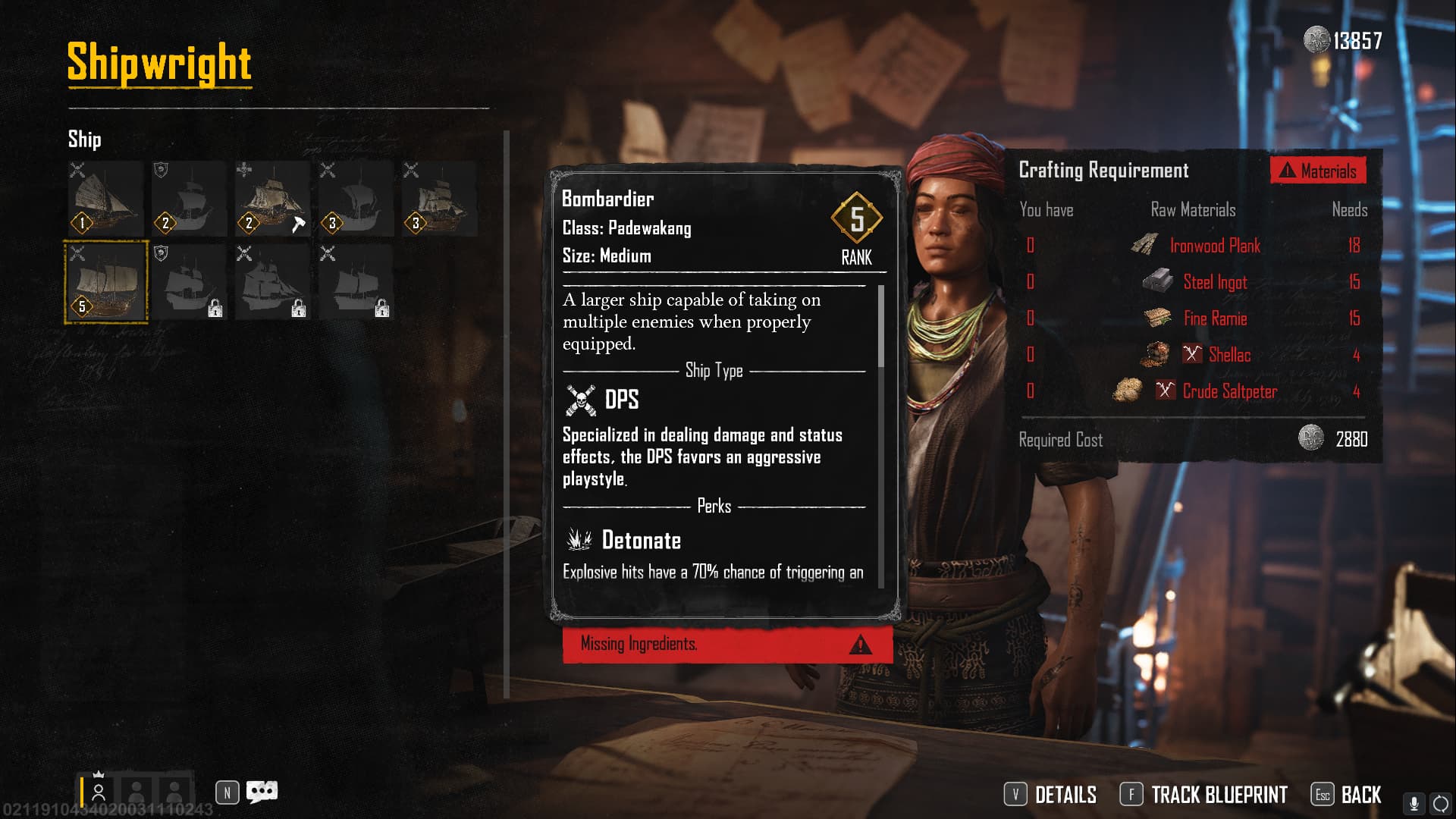Click the ship description scrollbar
1456x819 pixels.
point(880,326)
